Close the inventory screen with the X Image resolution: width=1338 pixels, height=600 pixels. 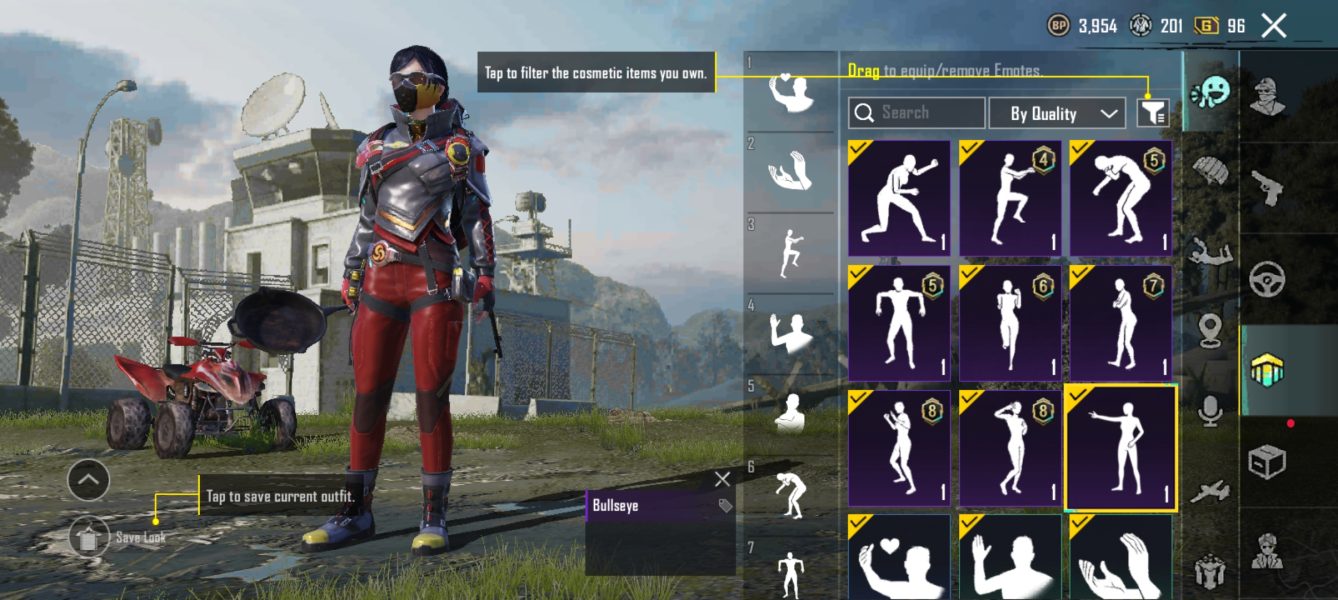(x=1273, y=26)
